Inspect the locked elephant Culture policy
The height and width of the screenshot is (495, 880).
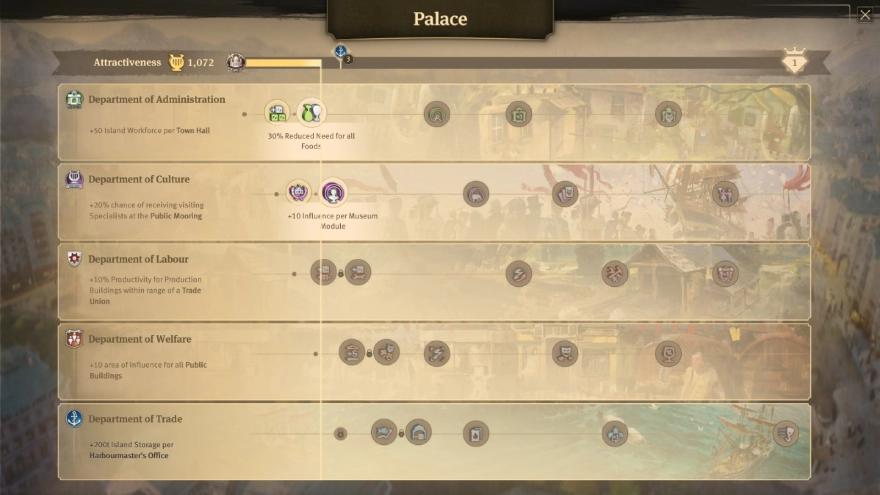pos(476,194)
